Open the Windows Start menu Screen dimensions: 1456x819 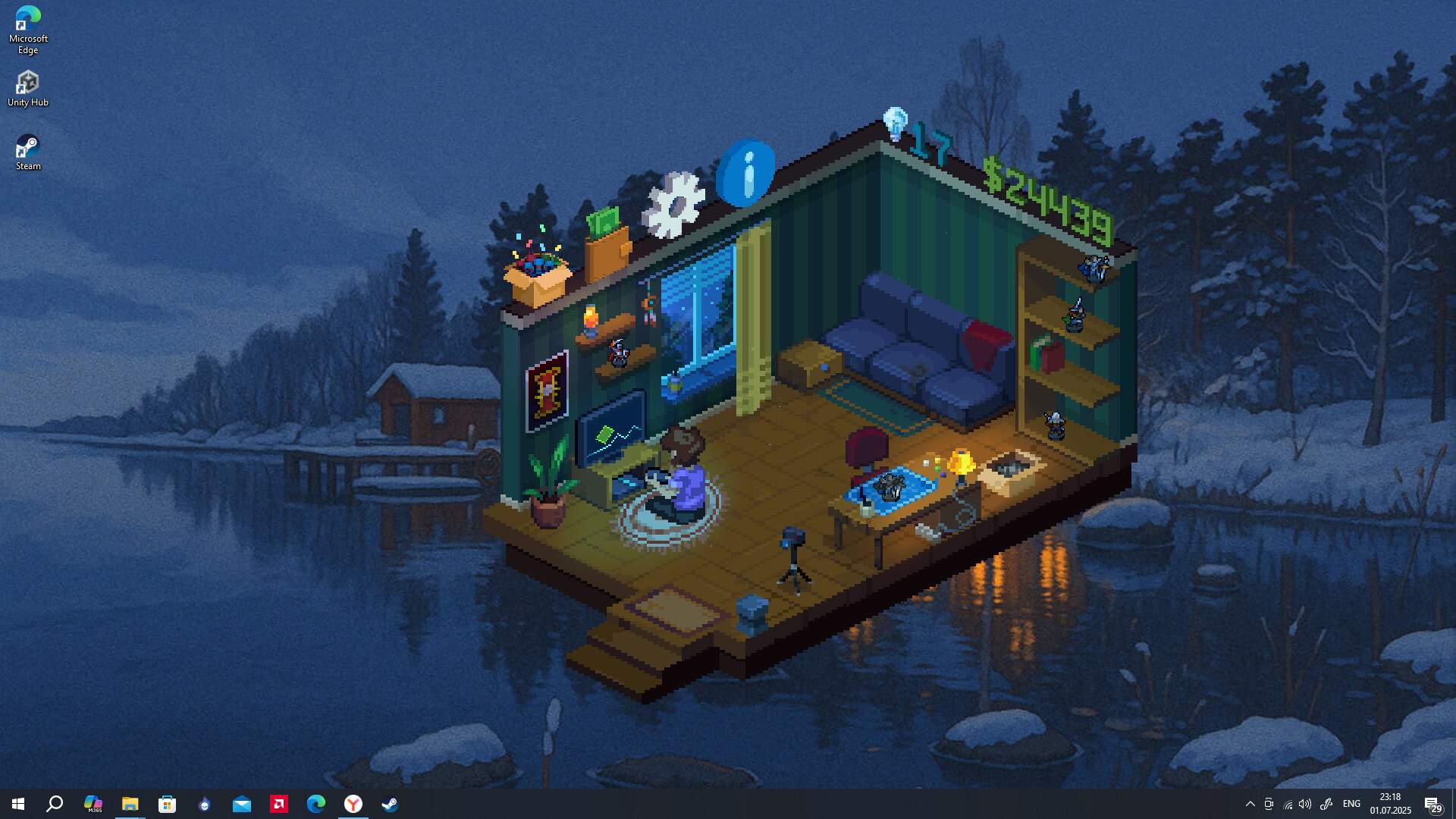coord(18,804)
